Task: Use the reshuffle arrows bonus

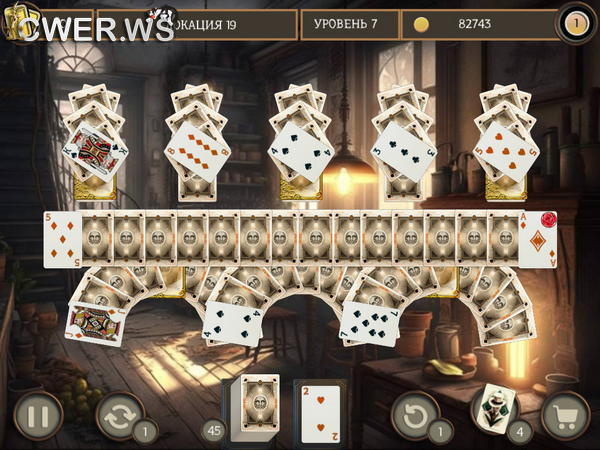Action: [119, 415]
